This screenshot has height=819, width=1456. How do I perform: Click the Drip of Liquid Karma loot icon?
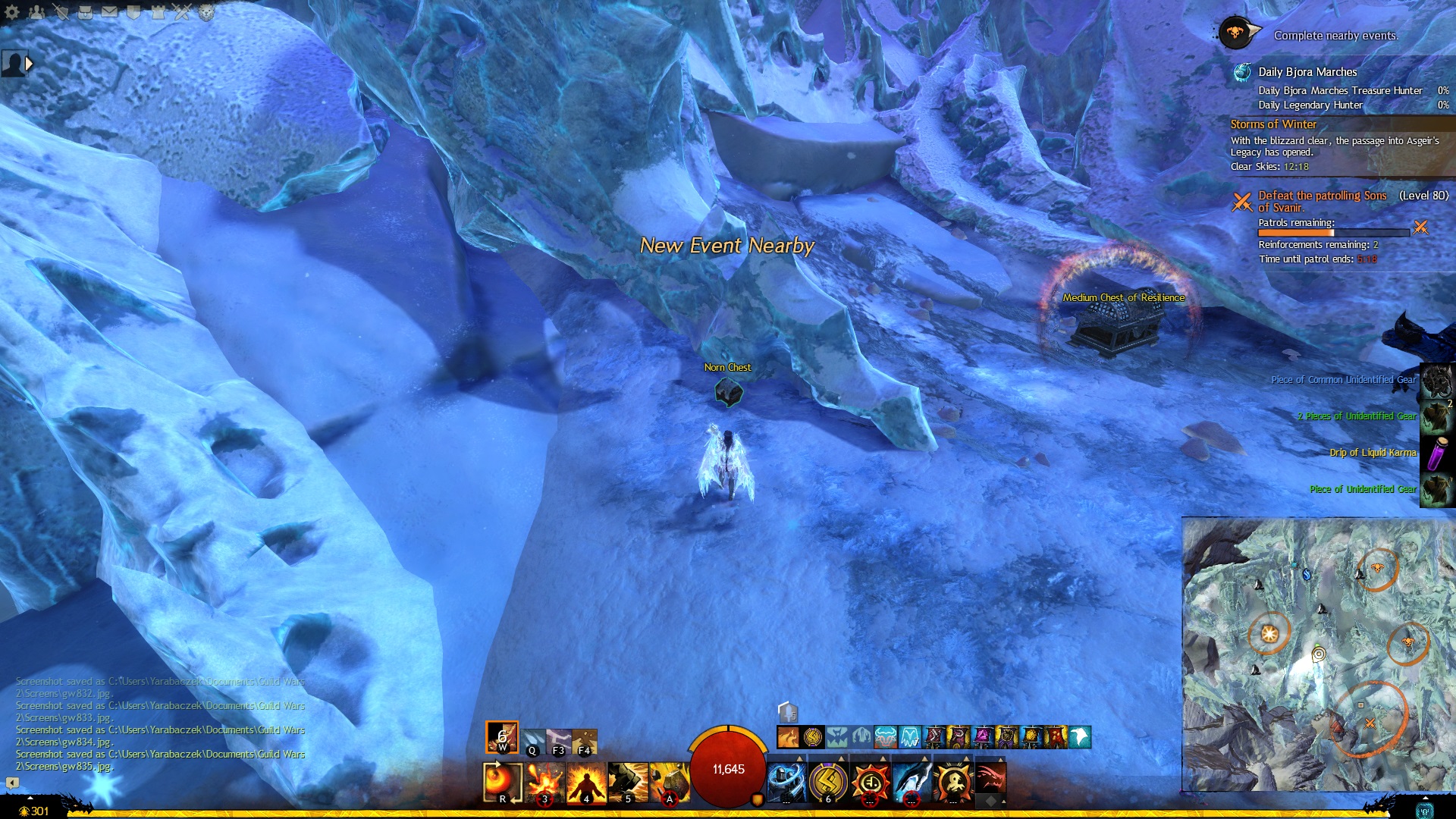point(1437,453)
